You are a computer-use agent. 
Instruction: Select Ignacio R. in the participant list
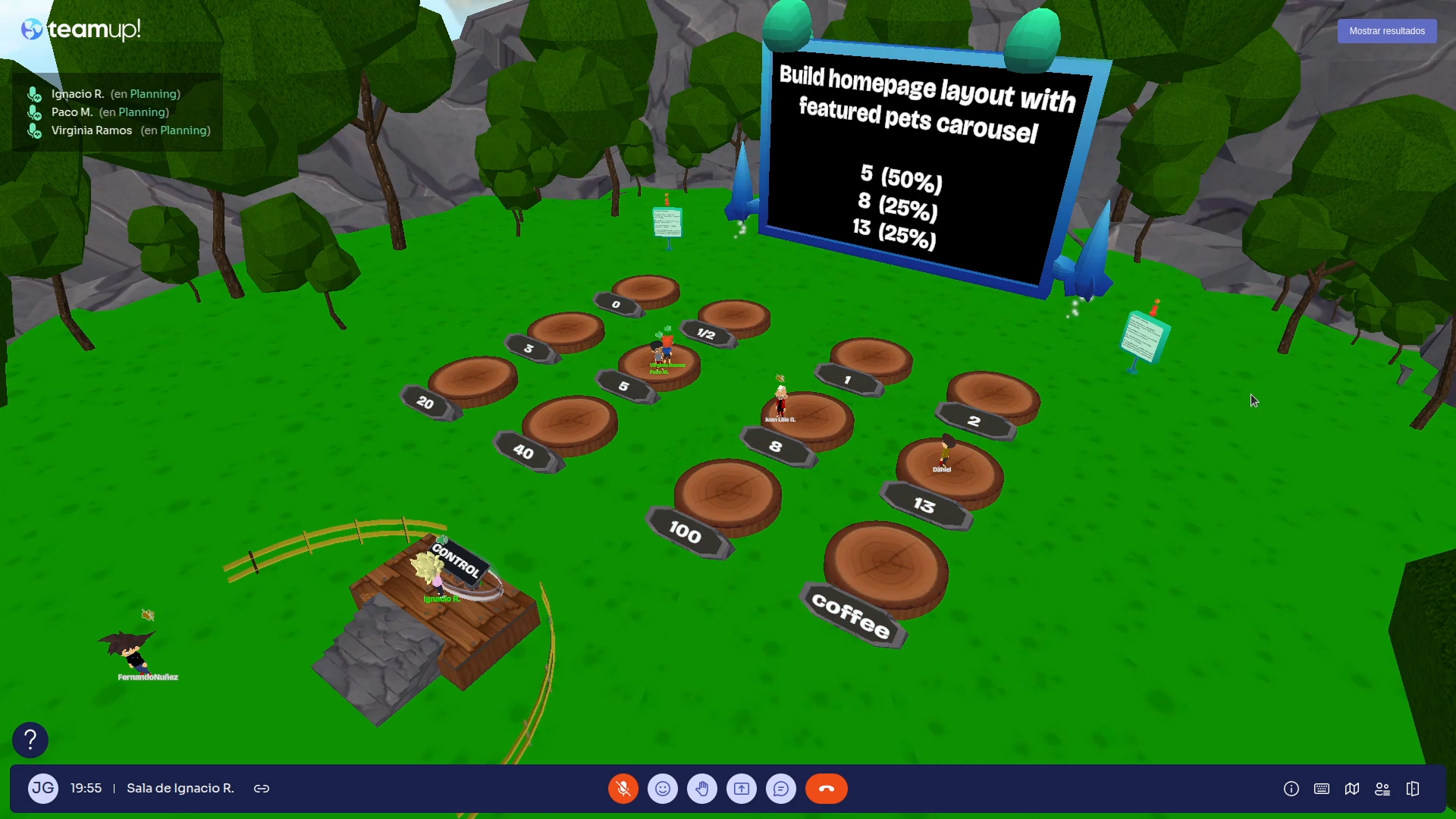[77, 94]
